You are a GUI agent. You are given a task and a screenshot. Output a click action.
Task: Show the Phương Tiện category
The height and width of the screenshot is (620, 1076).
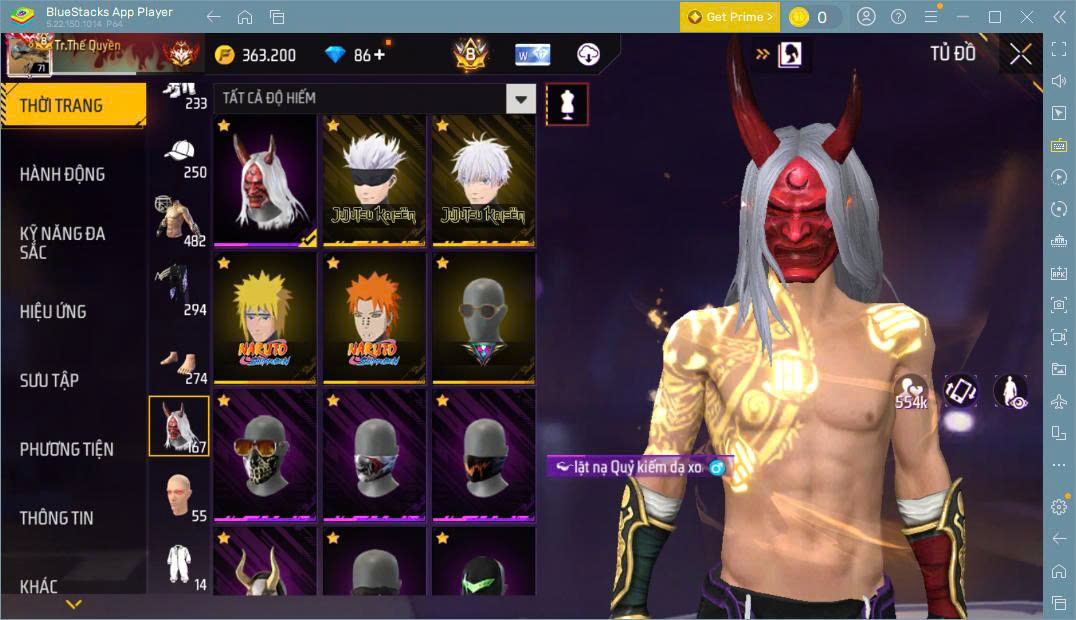[x=66, y=449]
